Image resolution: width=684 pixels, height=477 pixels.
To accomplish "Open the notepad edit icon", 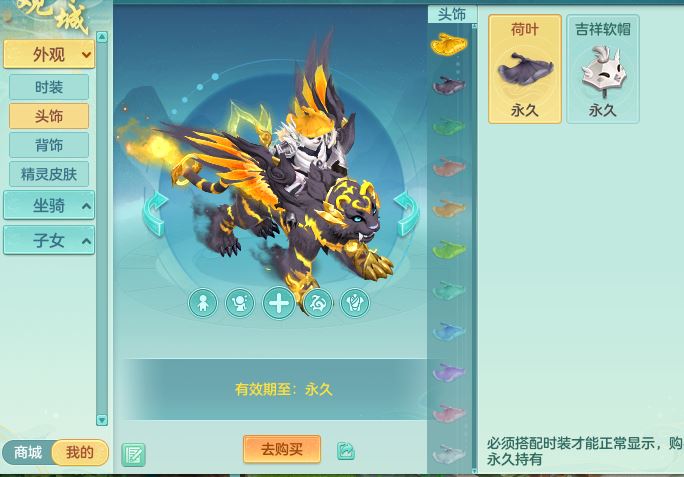I will pyautogui.click(x=133, y=455).
